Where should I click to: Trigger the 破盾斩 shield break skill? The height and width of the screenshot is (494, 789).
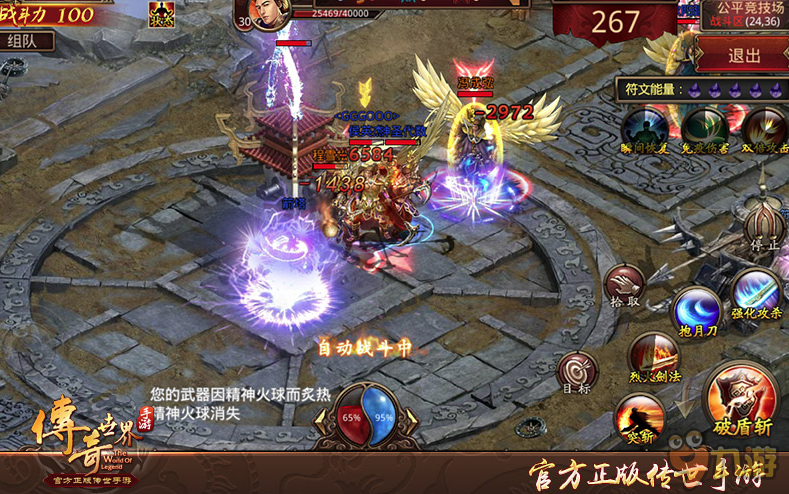[x=741, y=399]
